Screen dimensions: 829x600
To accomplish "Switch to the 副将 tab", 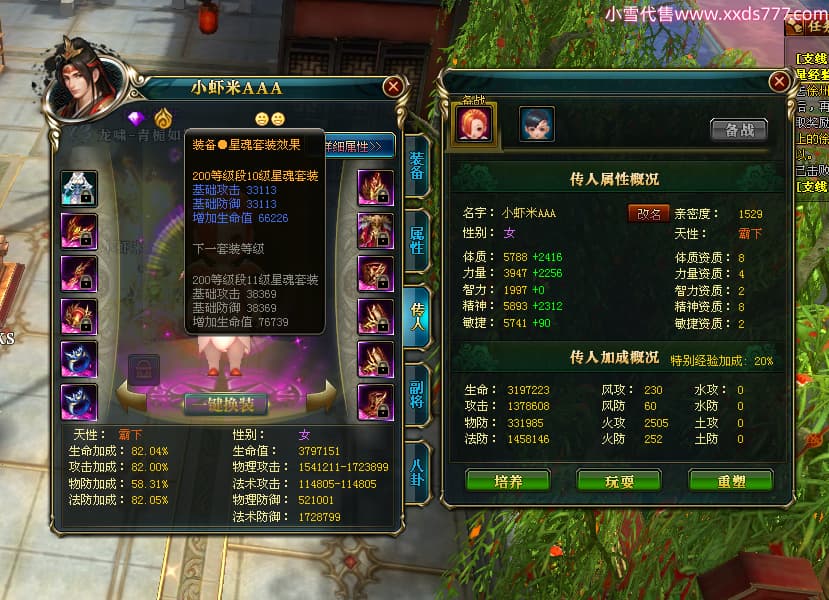I will point(417,386).
